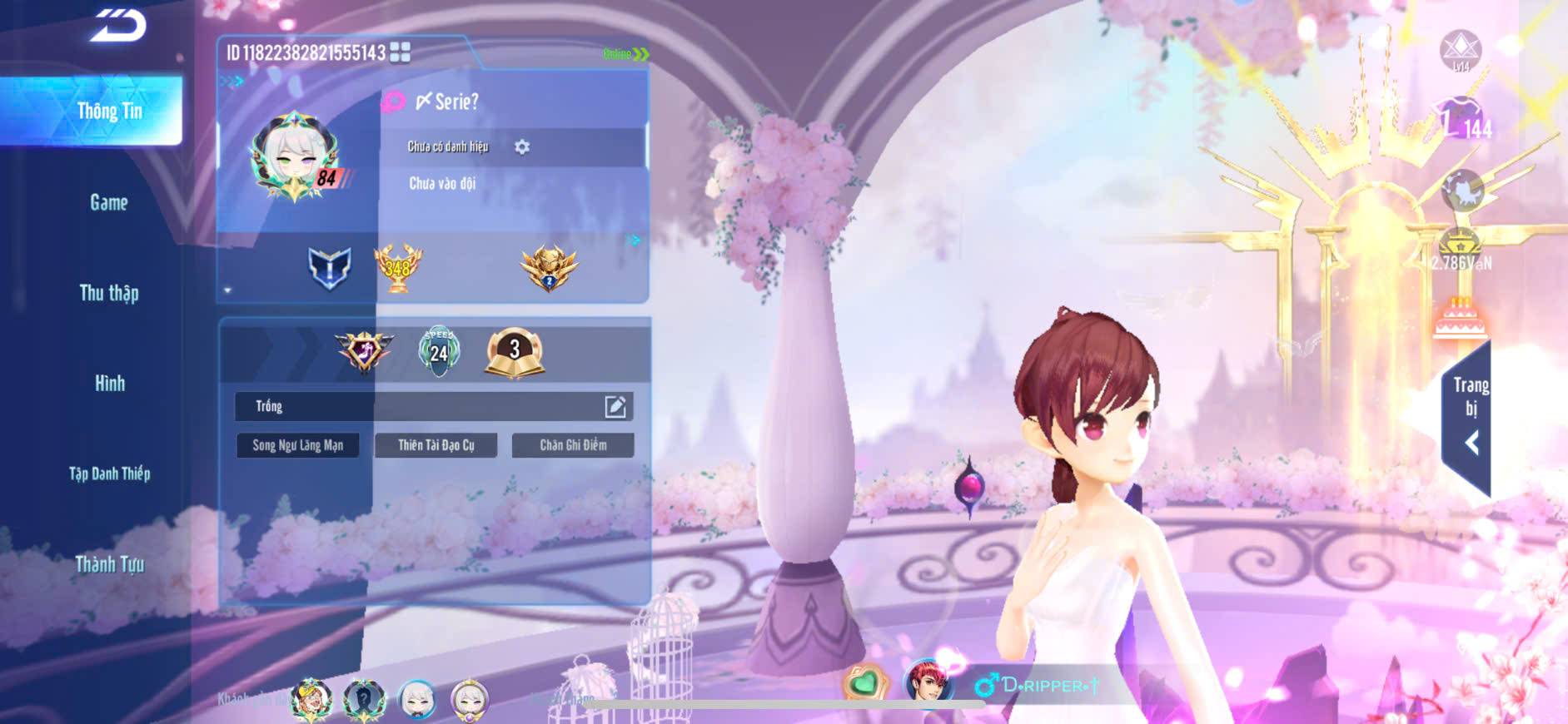Image resolution: width=1568 pixels, height=724 pixels.
Task: Open the QR code icon beside the ID
Action: pos(401,52)
